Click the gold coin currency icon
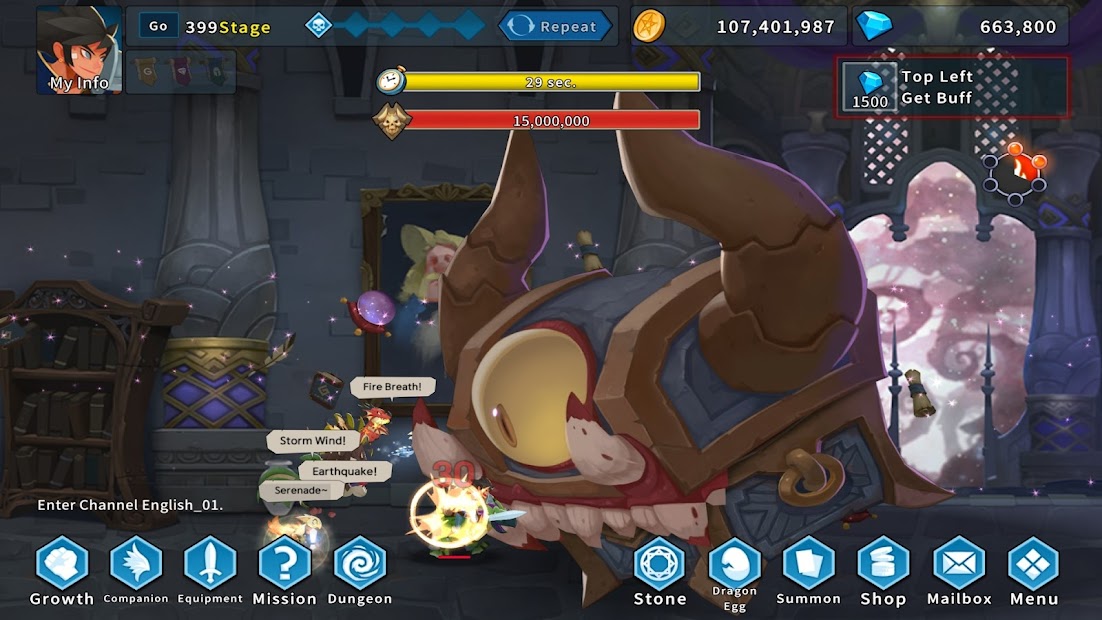The height and width of the screenshot is (620, 1102). click(x=649, y=26)
